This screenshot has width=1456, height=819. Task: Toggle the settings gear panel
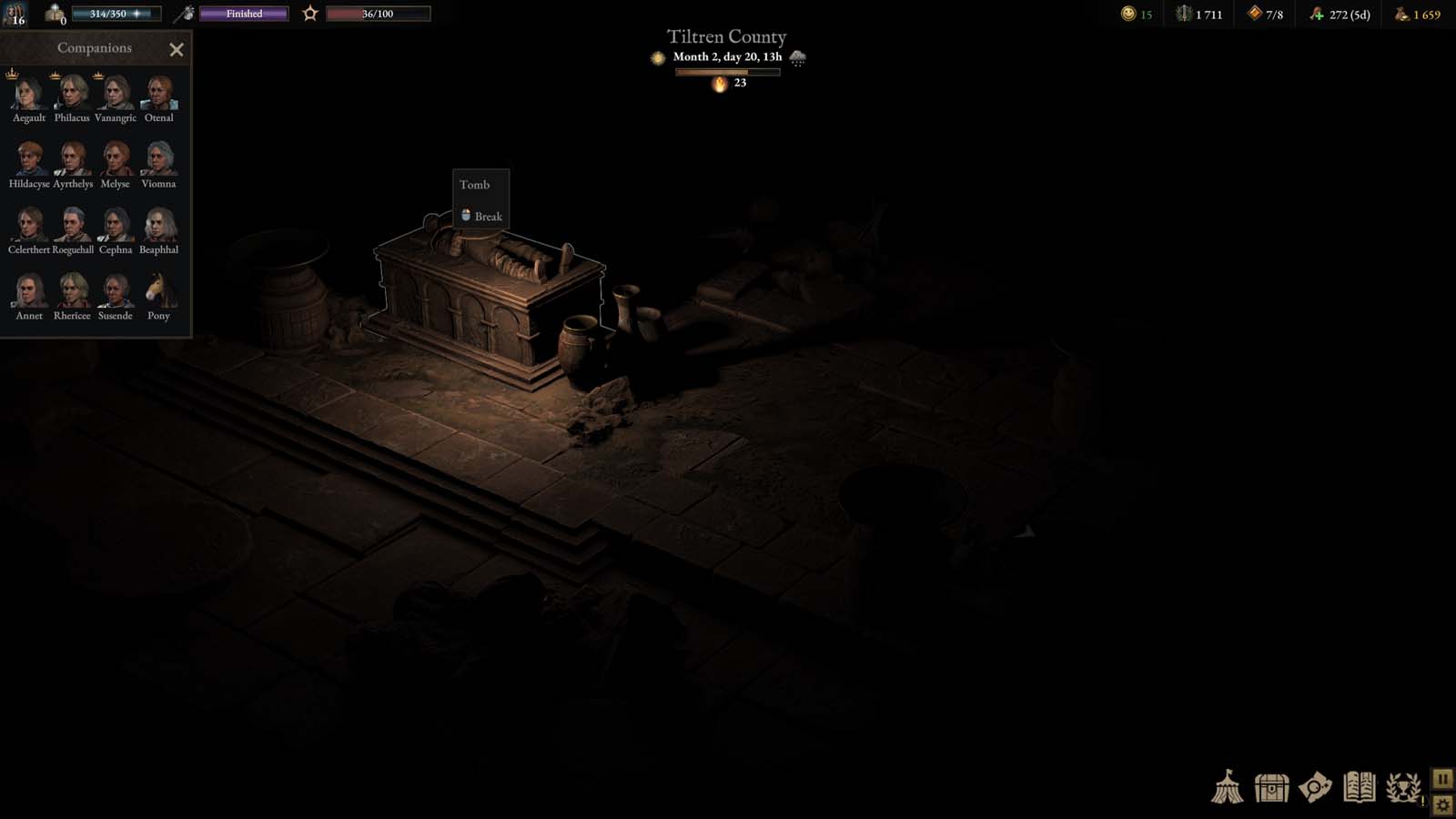point(1442,804)
